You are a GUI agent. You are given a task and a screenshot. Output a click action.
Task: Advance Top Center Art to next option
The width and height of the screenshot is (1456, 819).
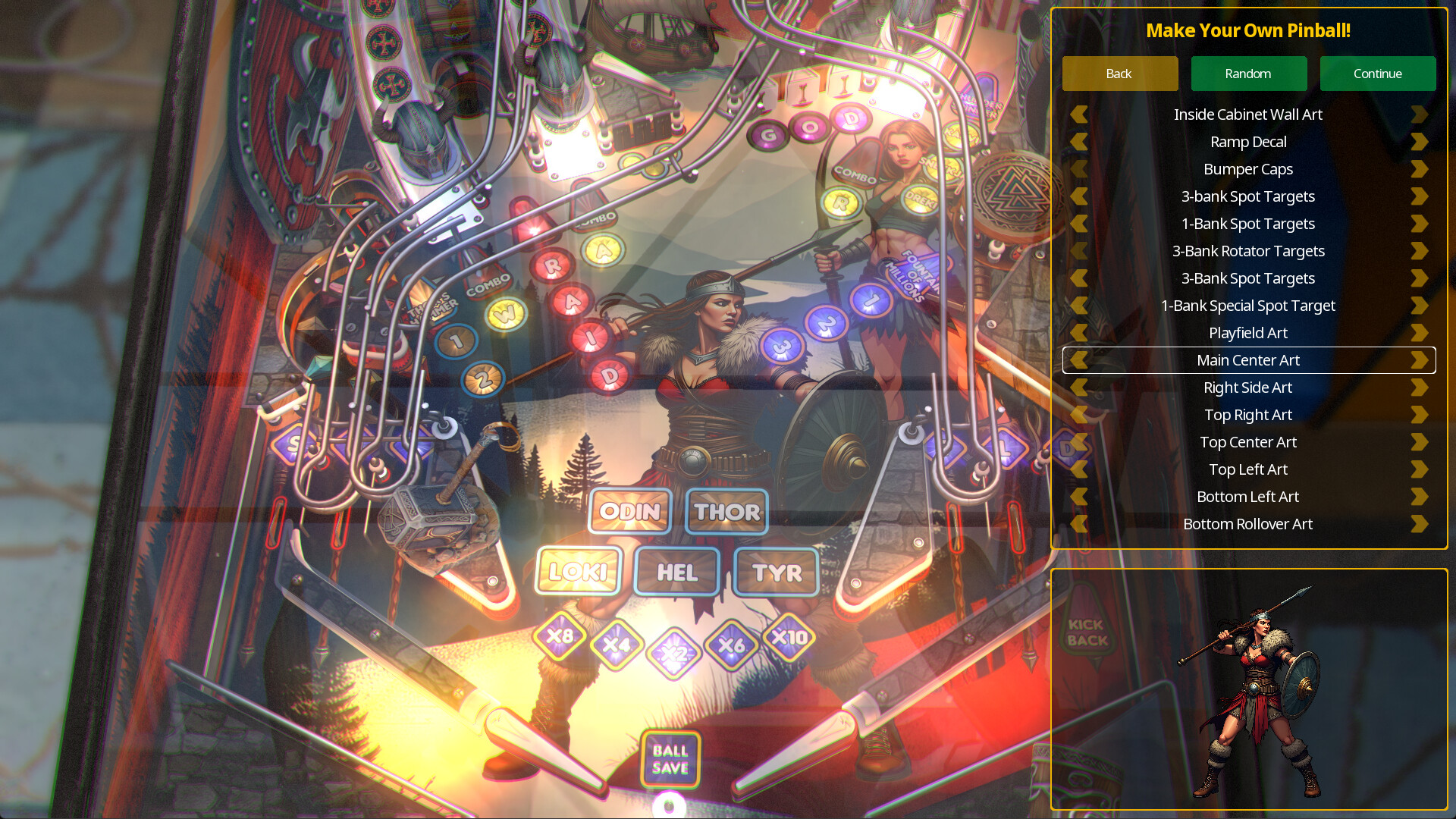click(x=1419, y=442)
